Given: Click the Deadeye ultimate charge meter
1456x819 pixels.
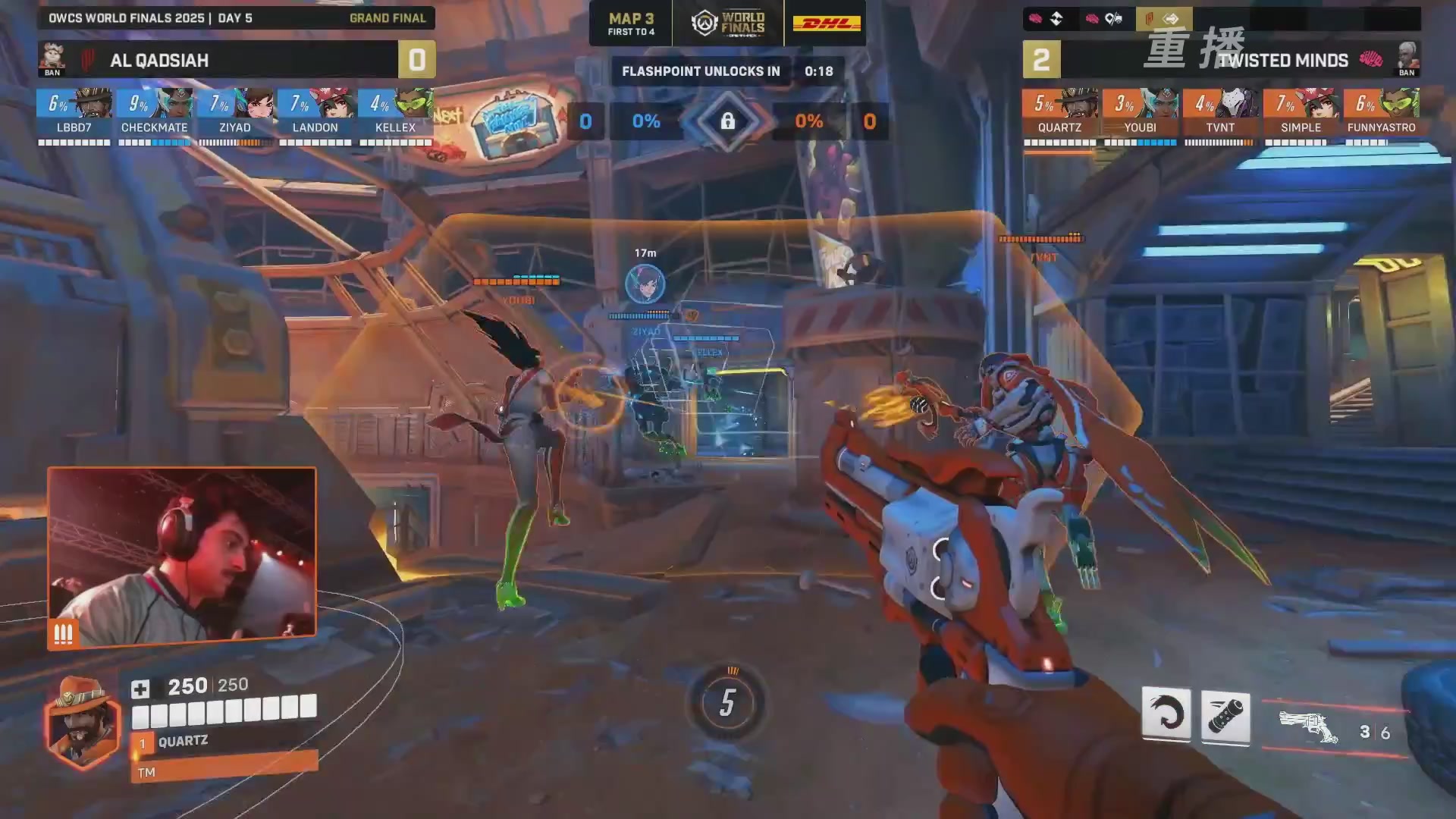Looking at the screenshot, I should coord(727,703).
